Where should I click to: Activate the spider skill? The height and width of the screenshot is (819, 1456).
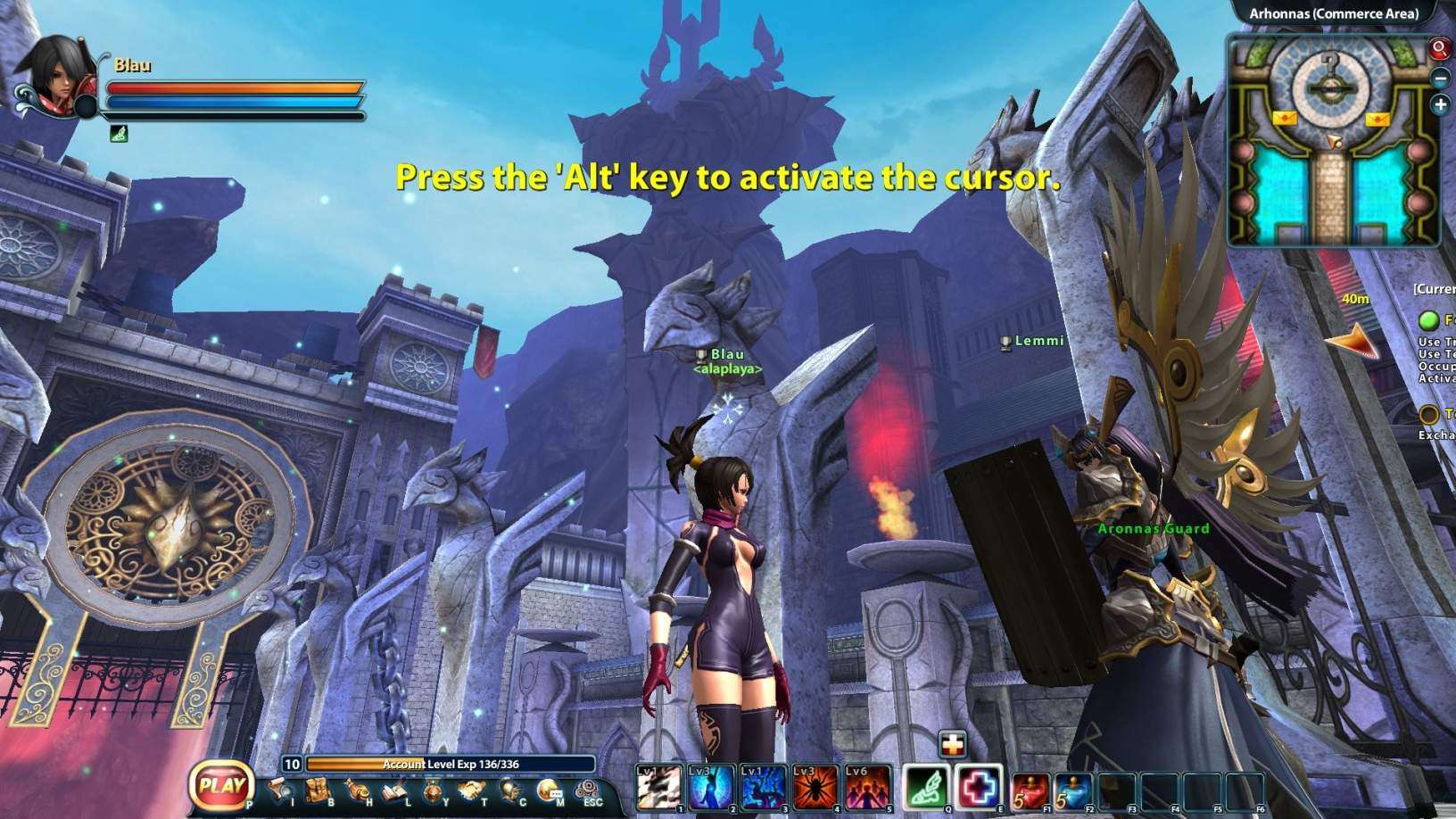click(x=816, y=788)
